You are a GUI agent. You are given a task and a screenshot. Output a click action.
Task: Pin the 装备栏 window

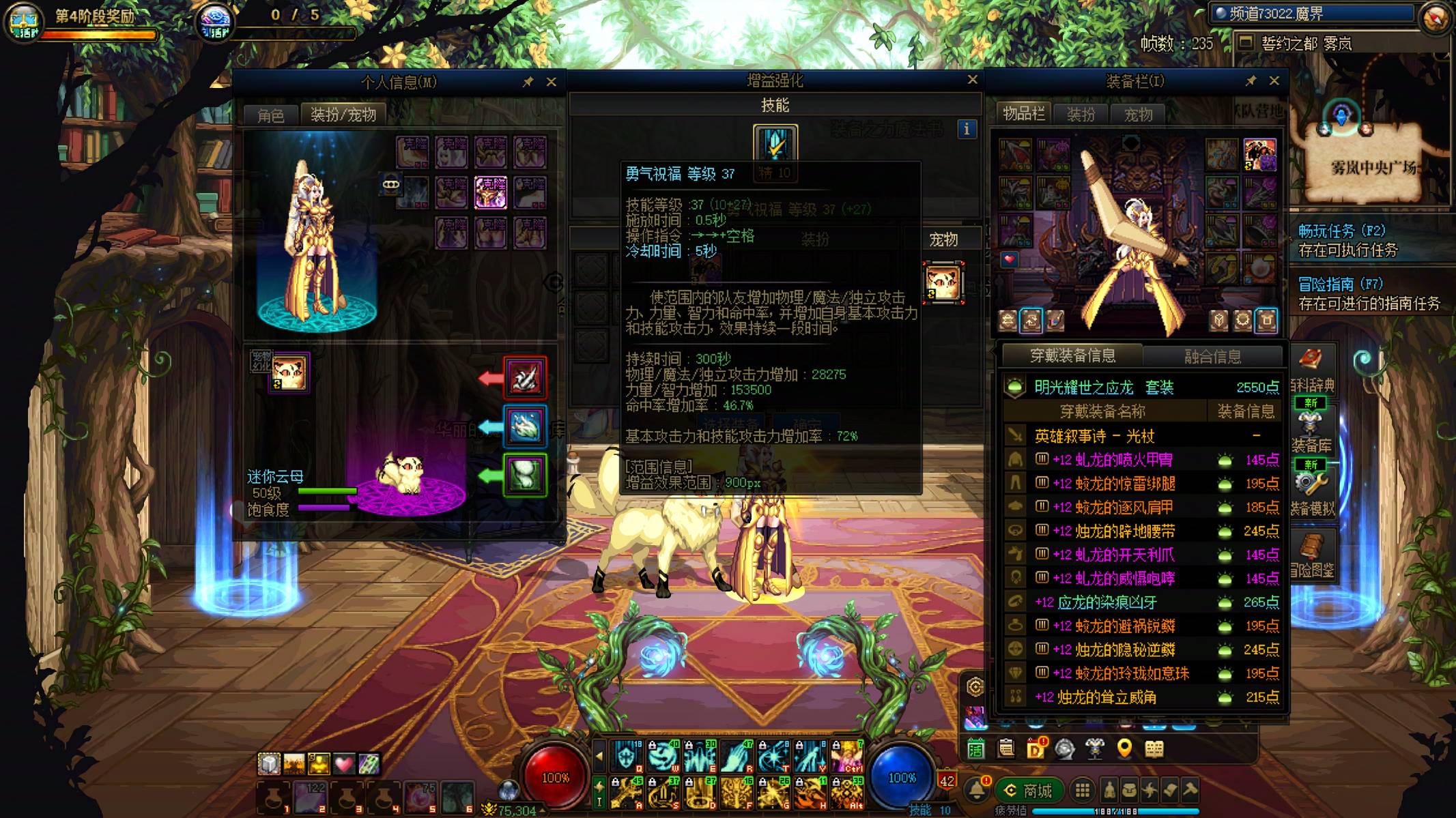1251,81
